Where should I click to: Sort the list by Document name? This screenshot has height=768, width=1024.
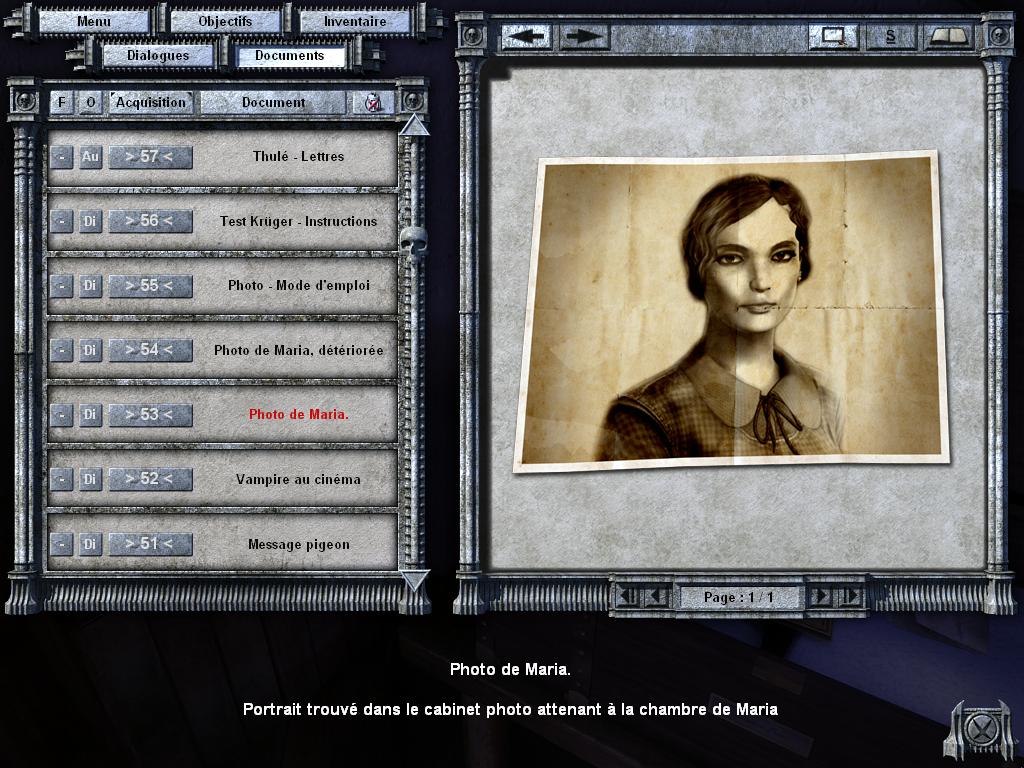click(x=274, y=102)
